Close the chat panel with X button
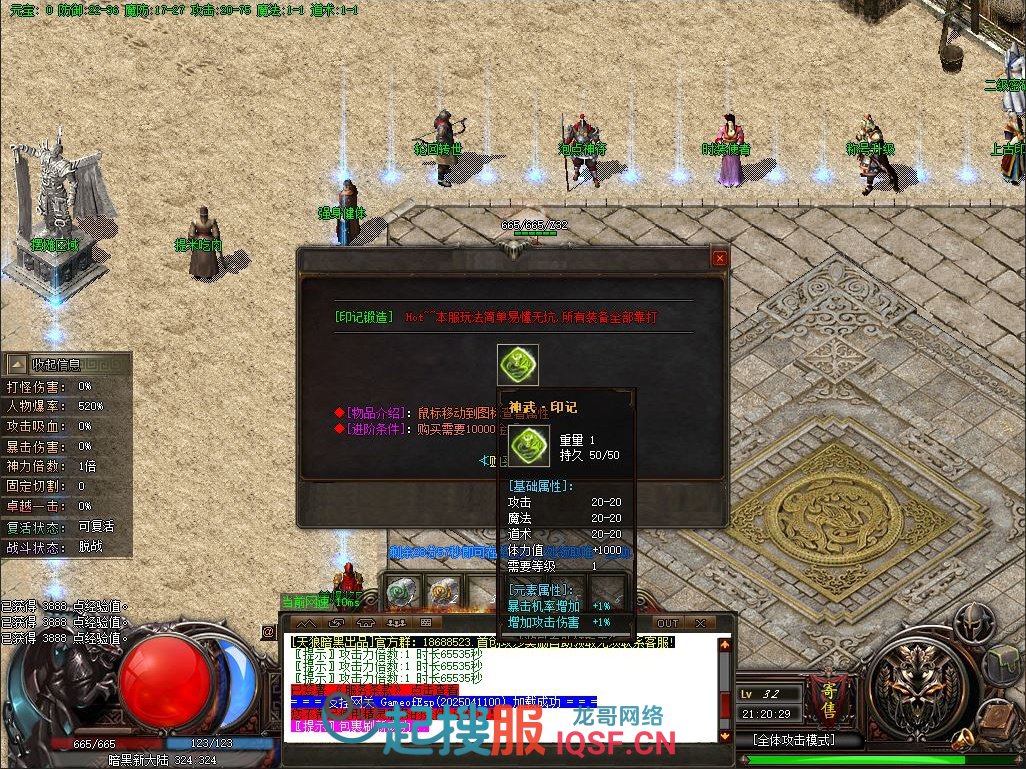 (700, 623)
